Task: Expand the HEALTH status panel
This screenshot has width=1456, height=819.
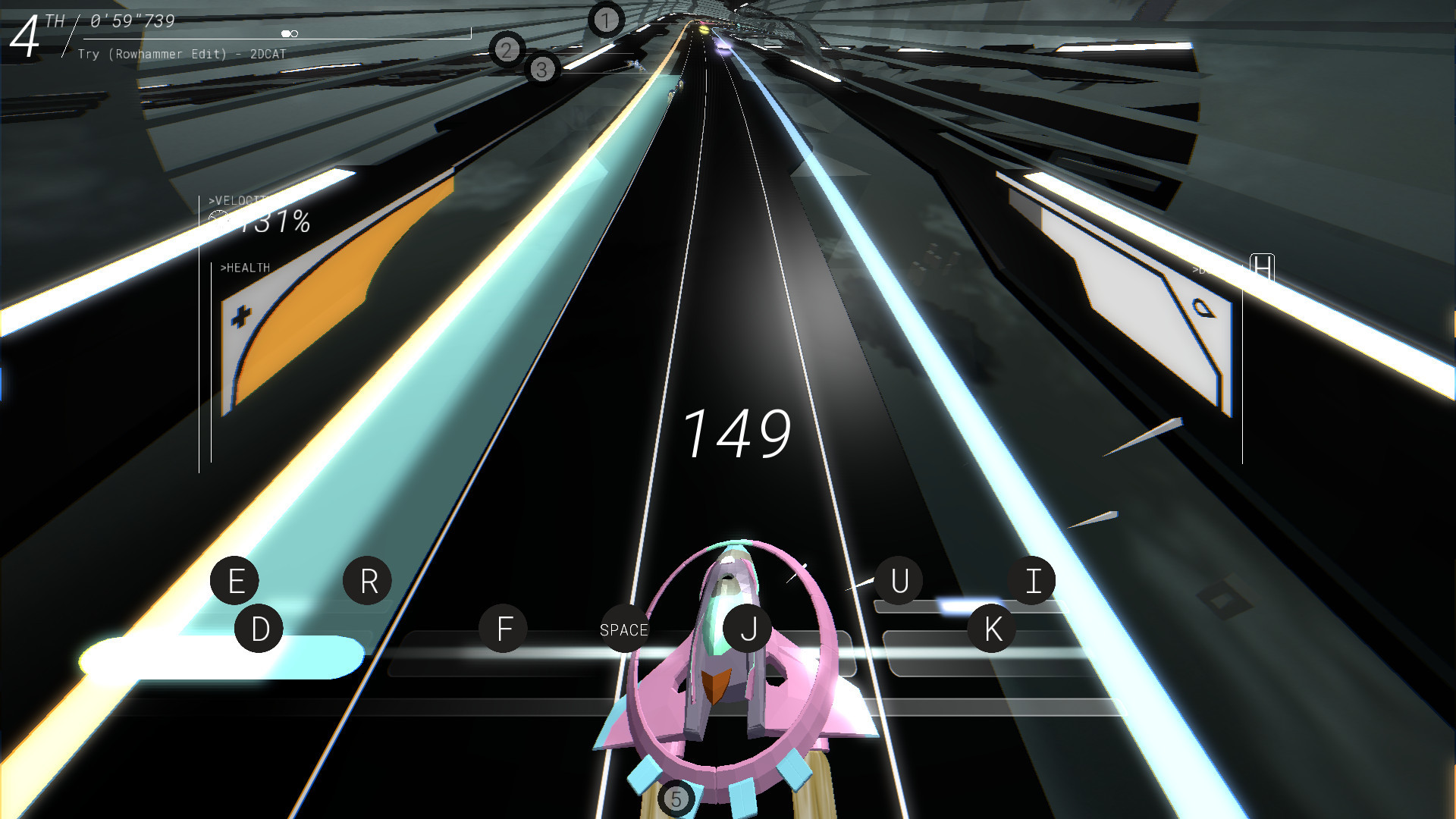Action: click(x=245, y=267)
